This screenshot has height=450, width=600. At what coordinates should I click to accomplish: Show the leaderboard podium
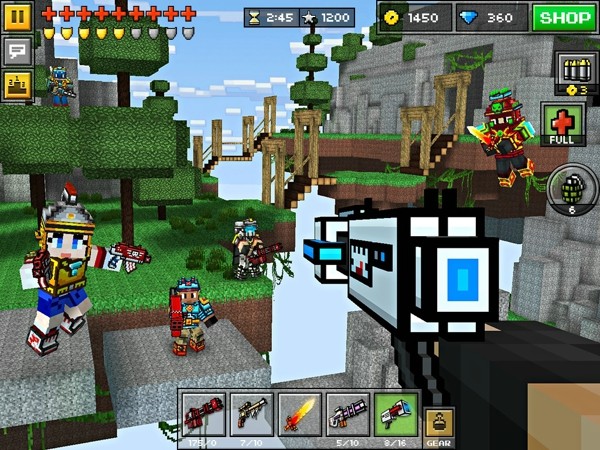[18, 84]
